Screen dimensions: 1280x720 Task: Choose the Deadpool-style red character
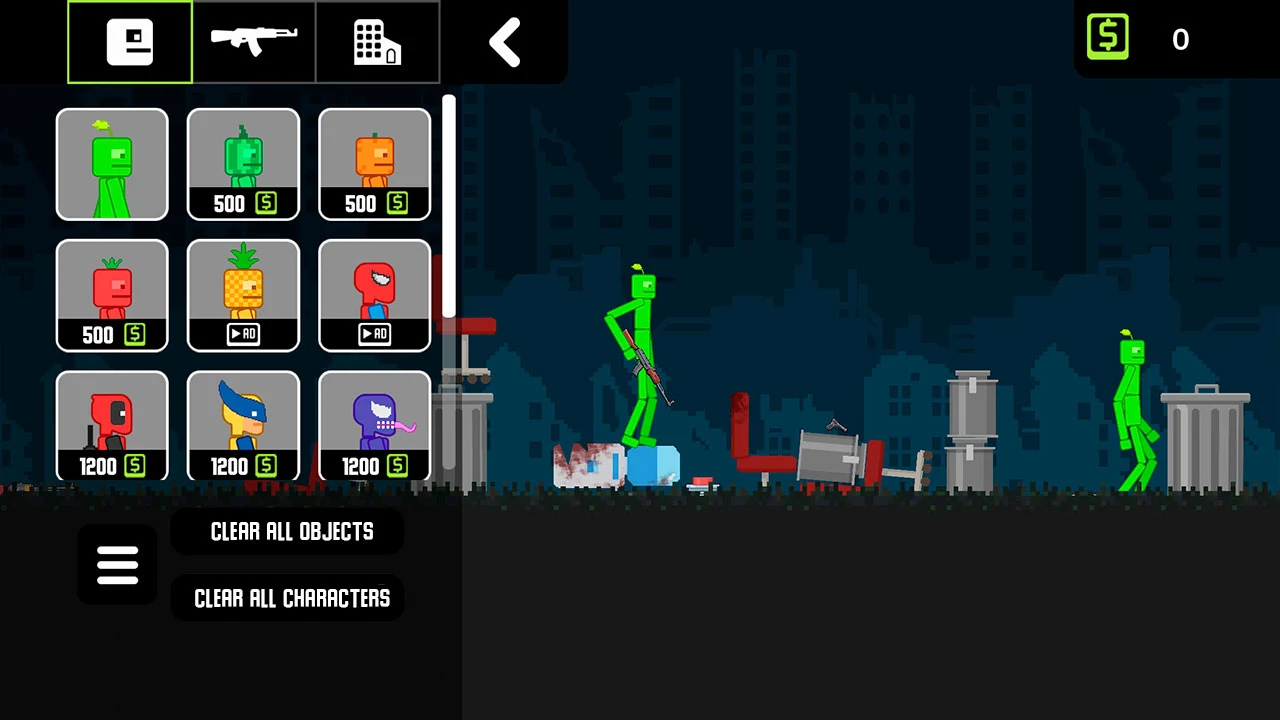[112, 425]
